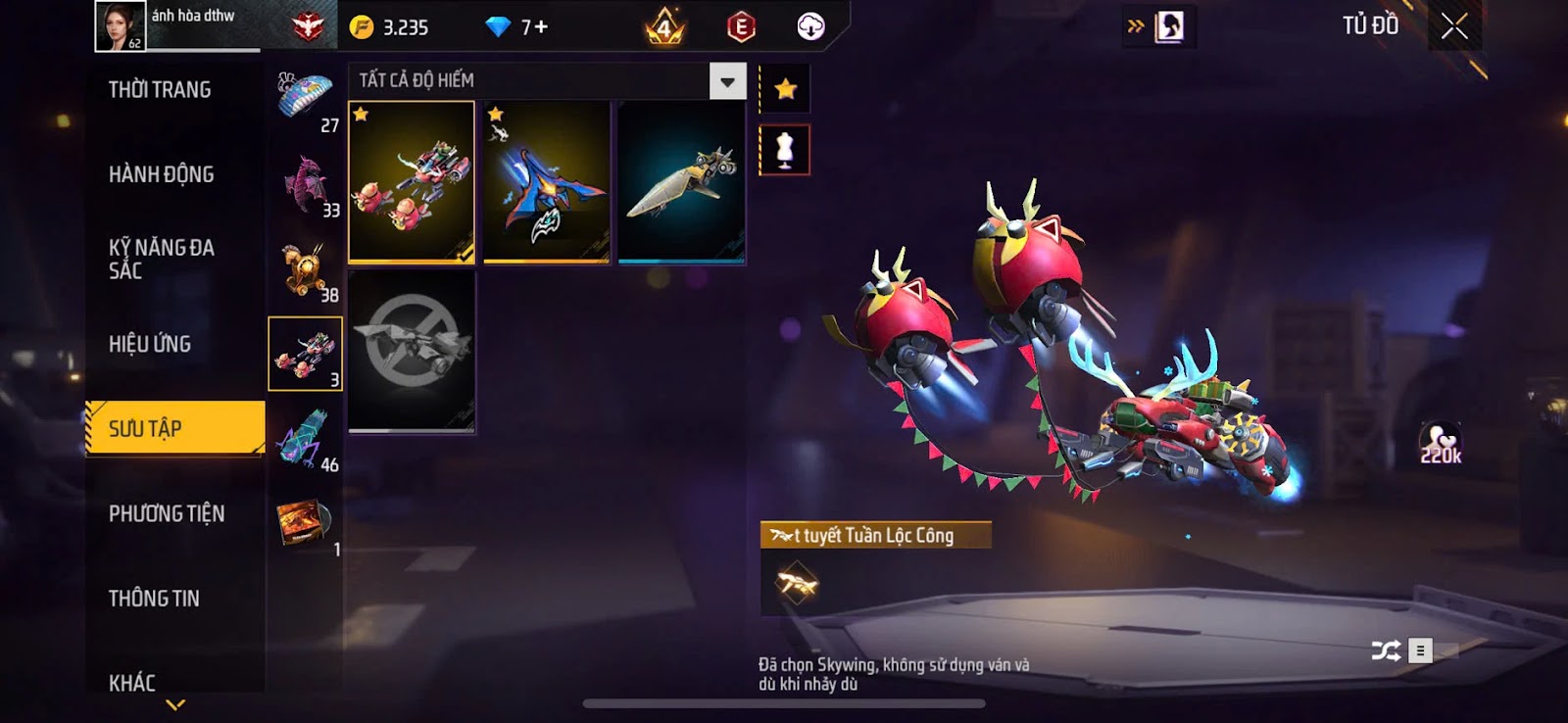1568x723 pixels.
Task: Open the parachute subcategory with 27 items
Action: (306, 99)
